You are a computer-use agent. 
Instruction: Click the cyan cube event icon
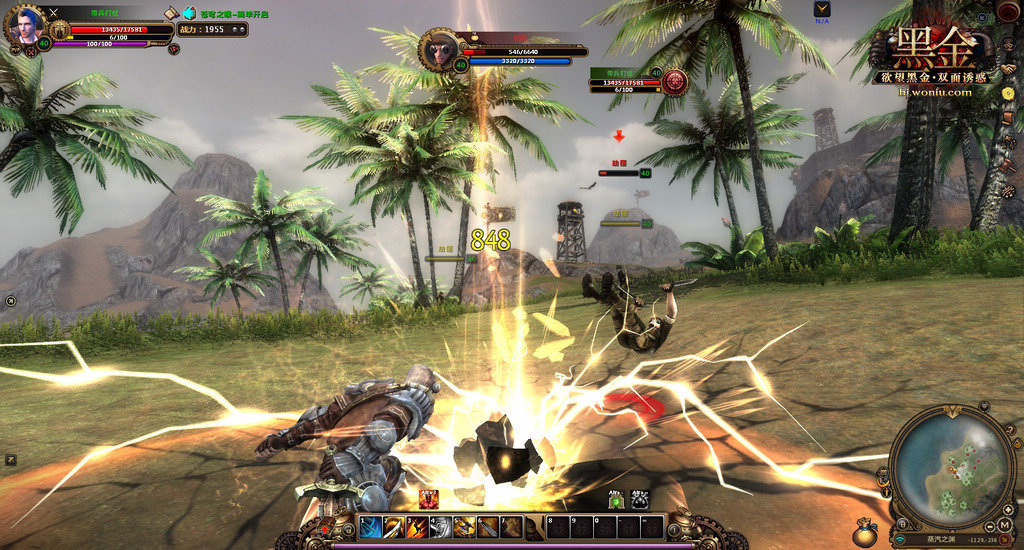[189, 13]
